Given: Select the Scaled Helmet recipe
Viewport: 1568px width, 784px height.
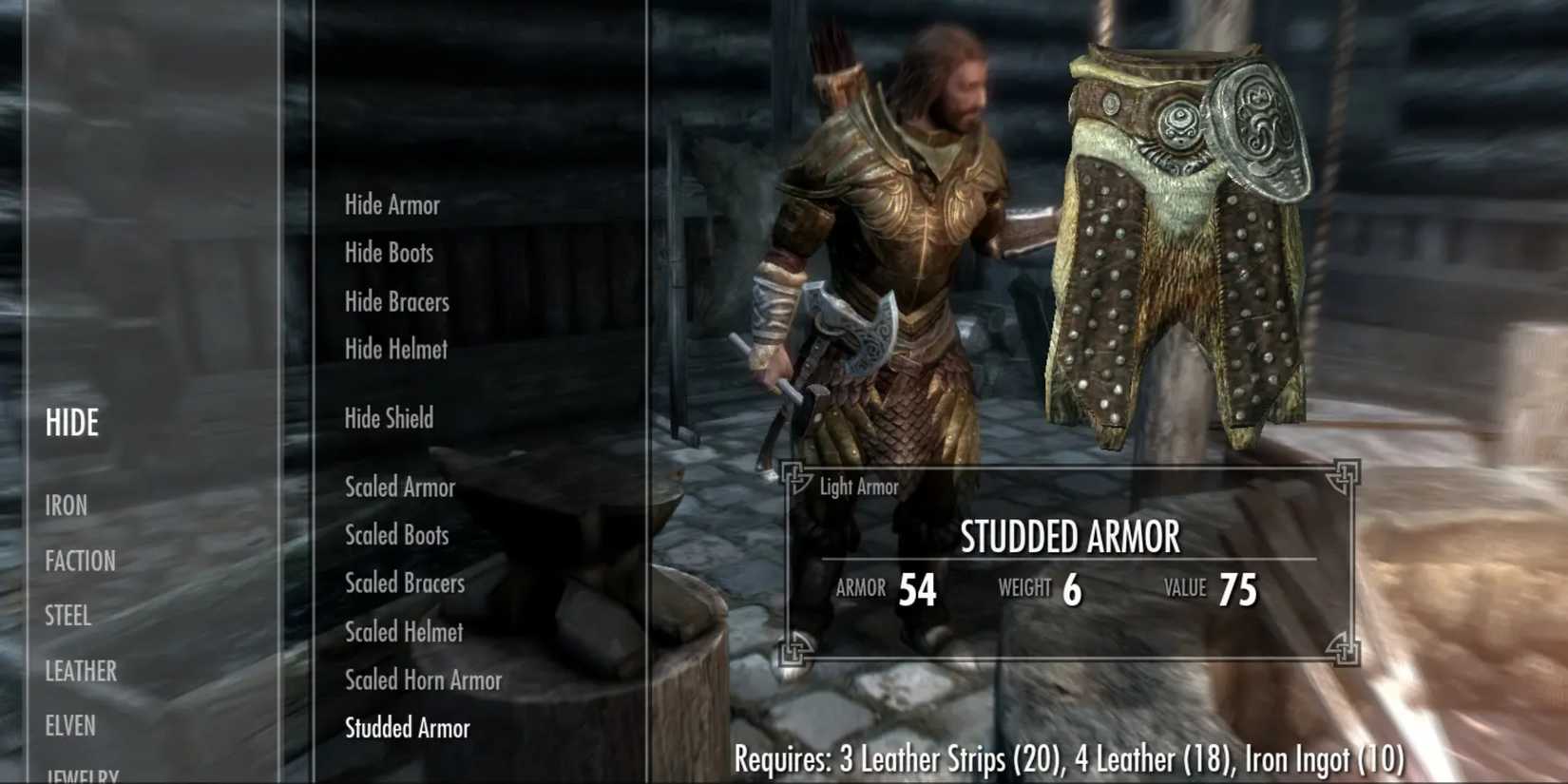Looking at the screenshot, I should 401,632.
